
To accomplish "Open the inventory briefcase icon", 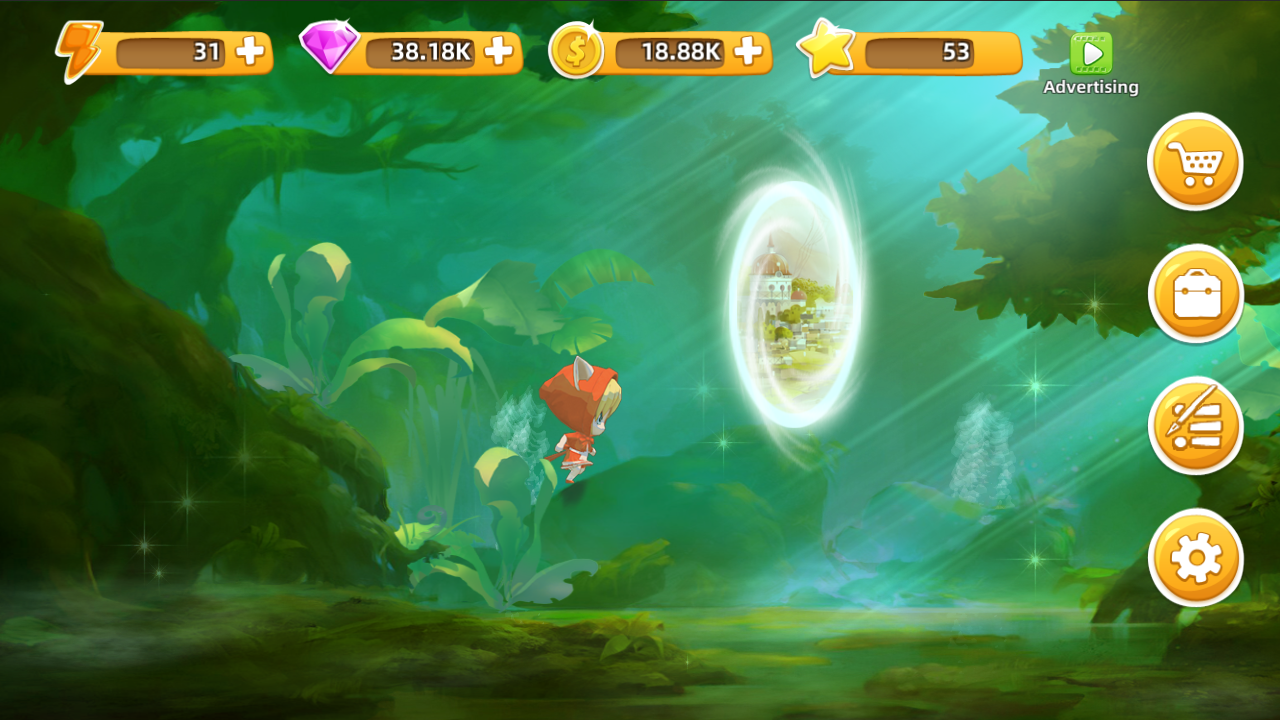I will 1196,294.
